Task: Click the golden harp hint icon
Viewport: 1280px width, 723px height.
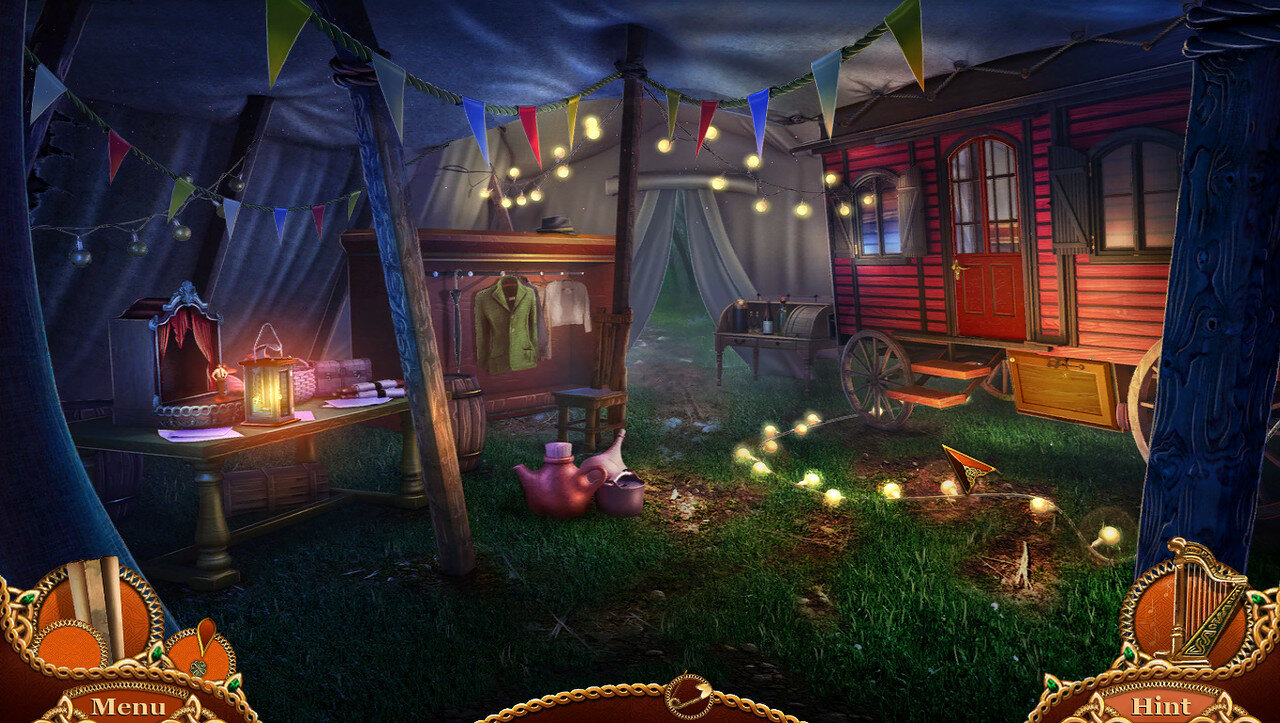Action: click(1198, 604)
